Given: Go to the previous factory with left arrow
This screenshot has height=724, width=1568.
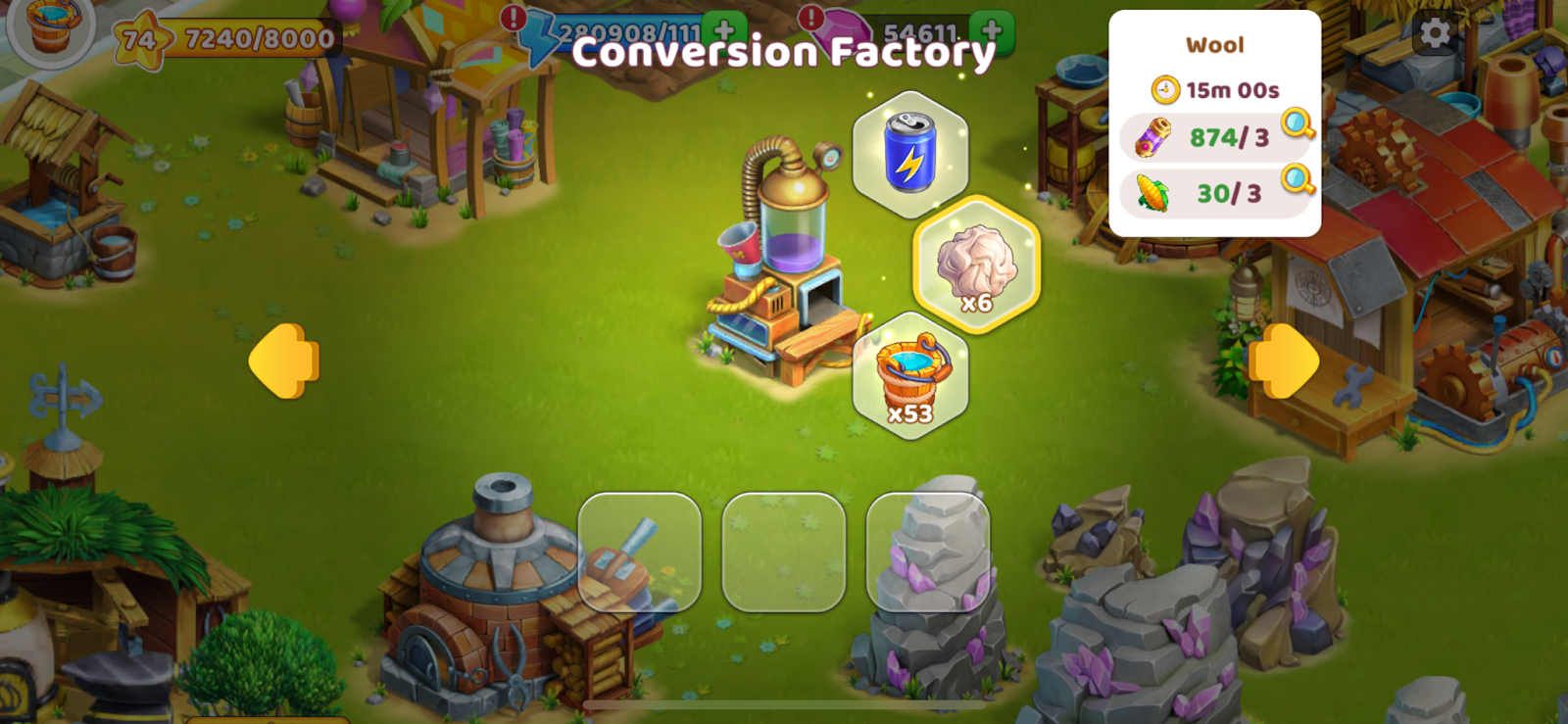Looking at the screenshot, I should pos(284,361).
